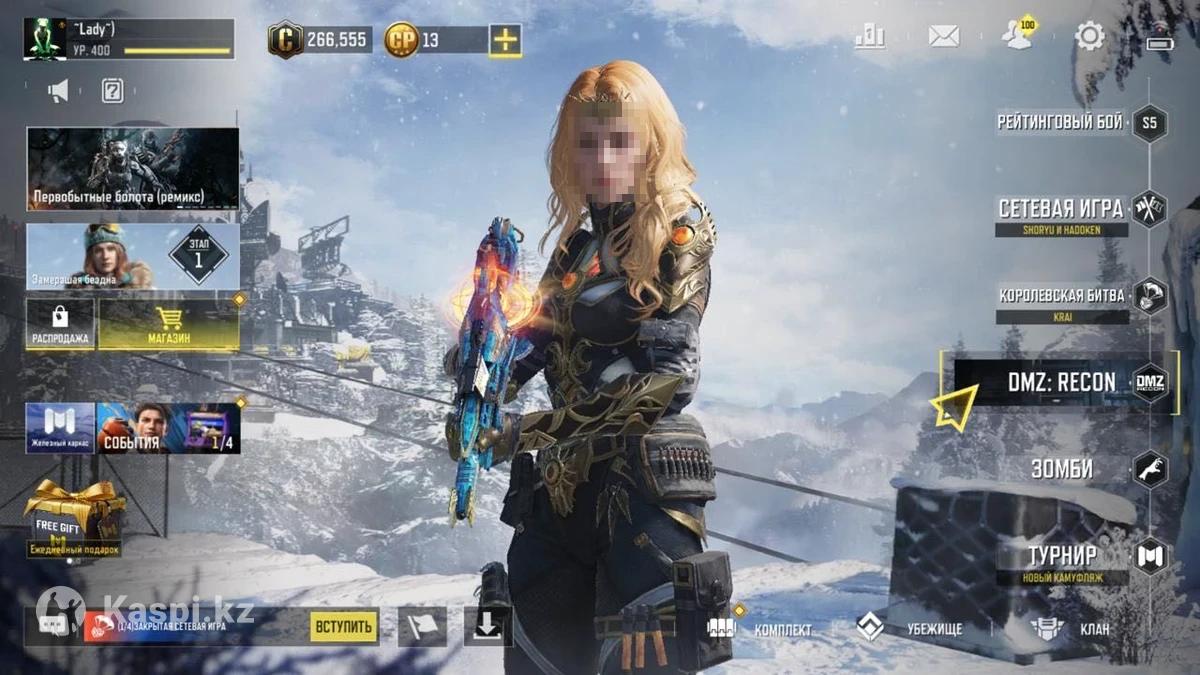Open the friends list icon
The width and height of the screenshot is (1200, 675).
point(1018,37)
